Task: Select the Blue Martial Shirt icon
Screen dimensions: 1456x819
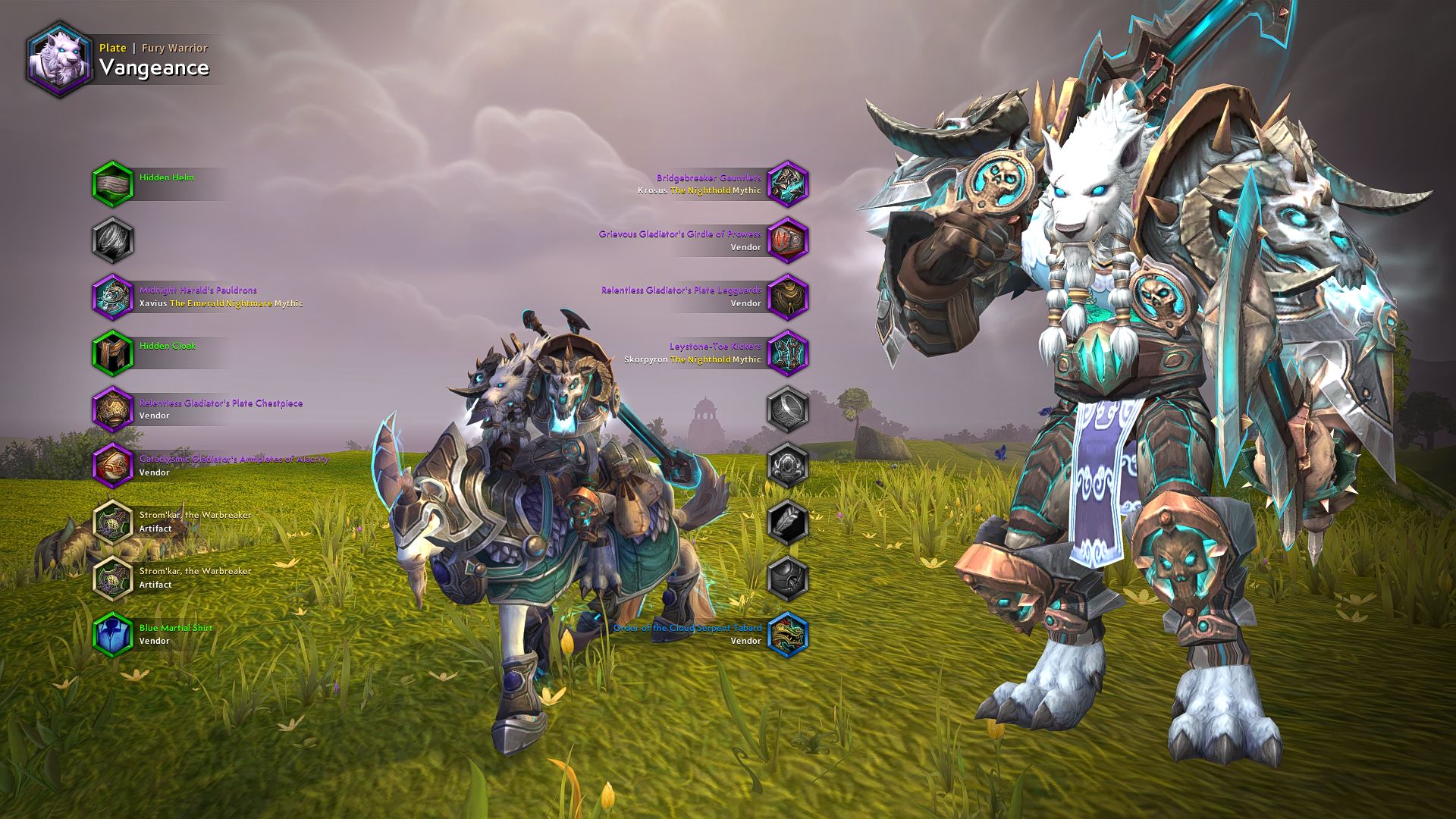Action: (115, 633)
